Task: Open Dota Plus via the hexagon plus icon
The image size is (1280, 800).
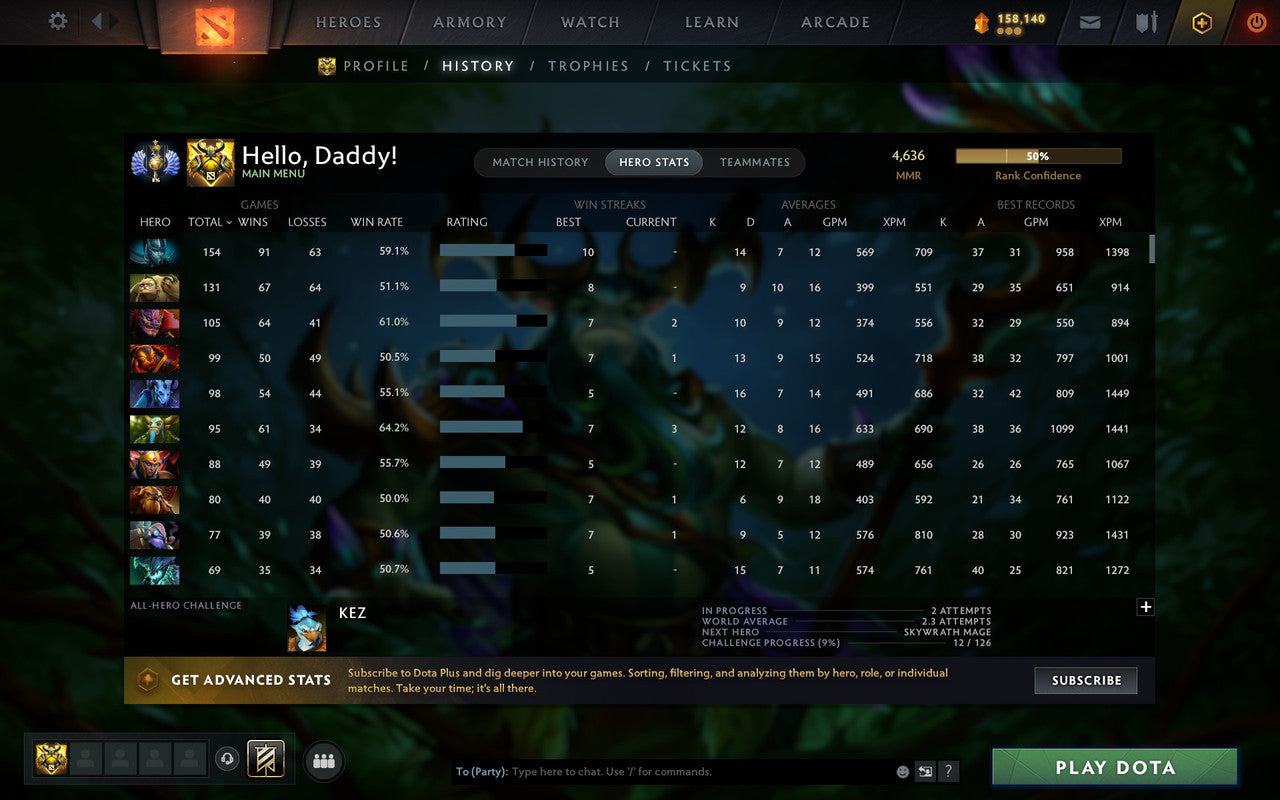Action: point(1201,22)
